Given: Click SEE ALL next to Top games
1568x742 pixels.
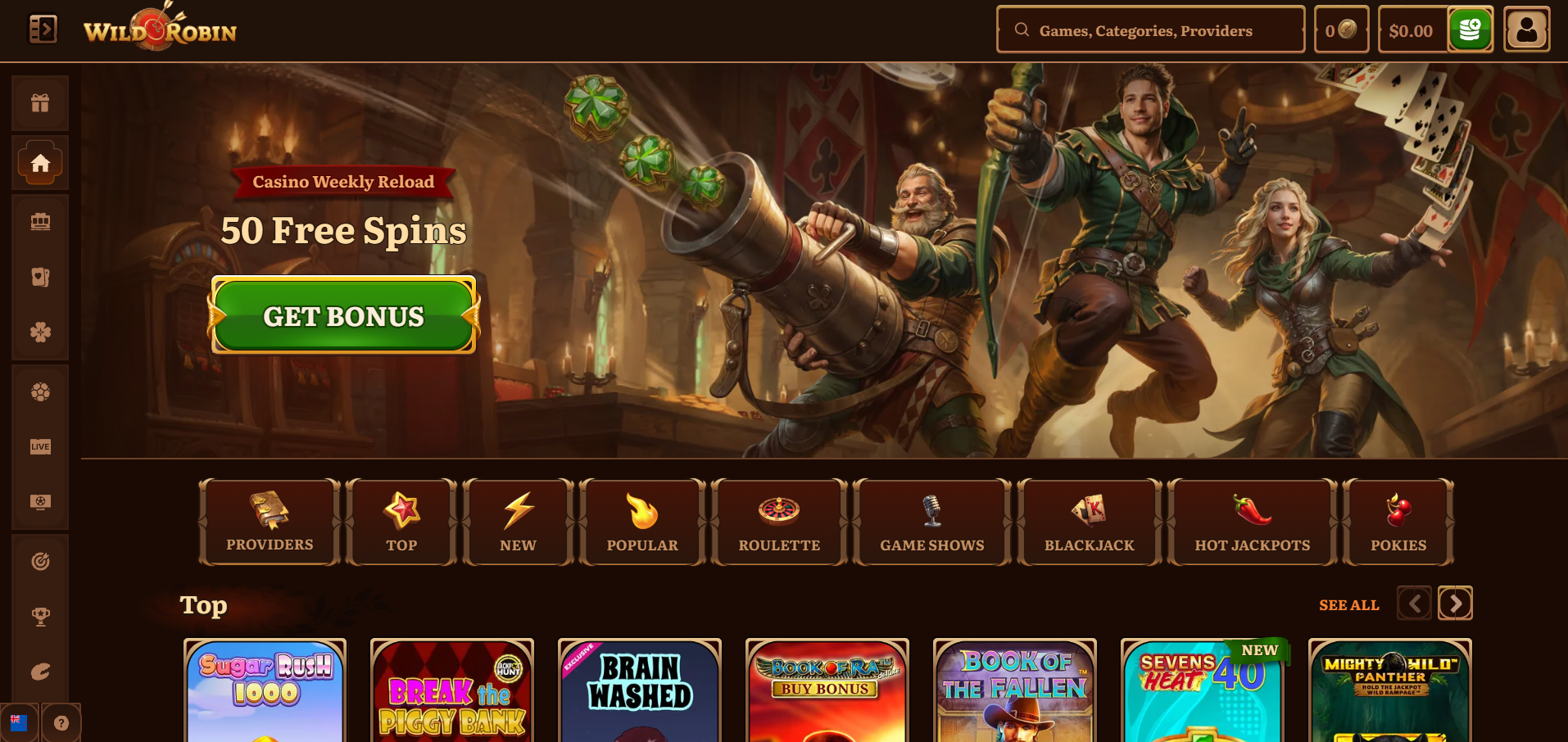Looking at the screenshot, I should [1348, 605].
